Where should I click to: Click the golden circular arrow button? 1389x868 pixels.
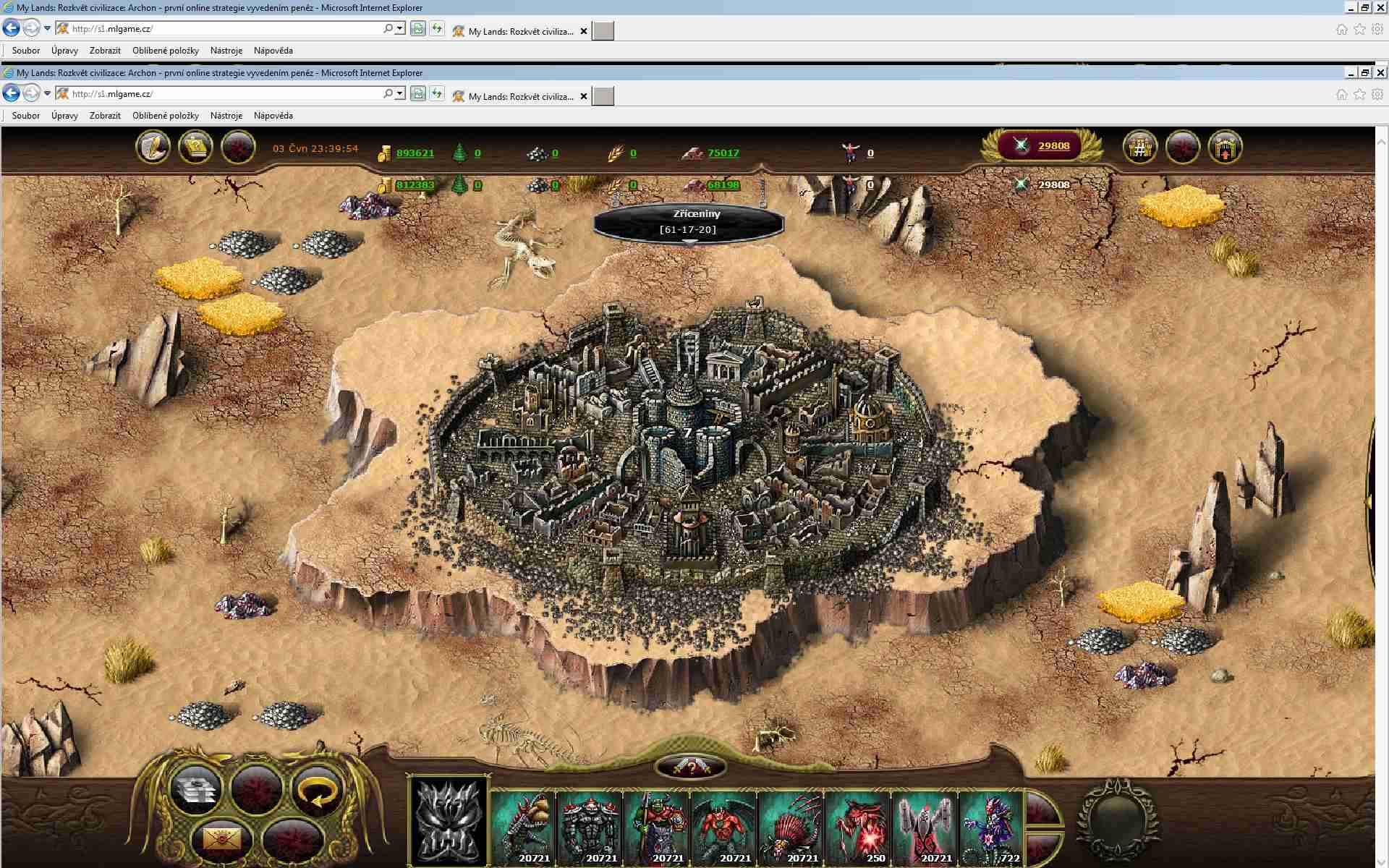pyautogui.click(x=316, y=789)
